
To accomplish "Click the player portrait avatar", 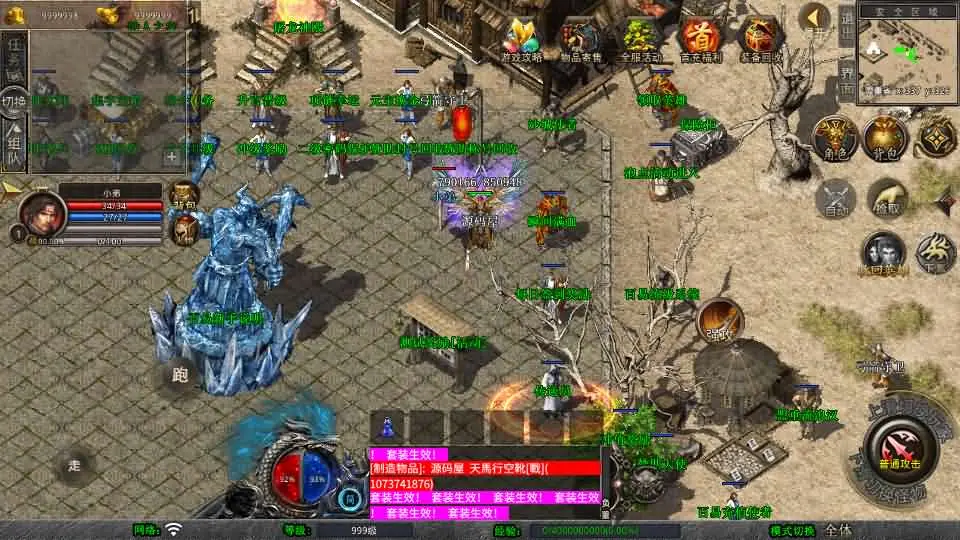I will click(x=42, y=211).
